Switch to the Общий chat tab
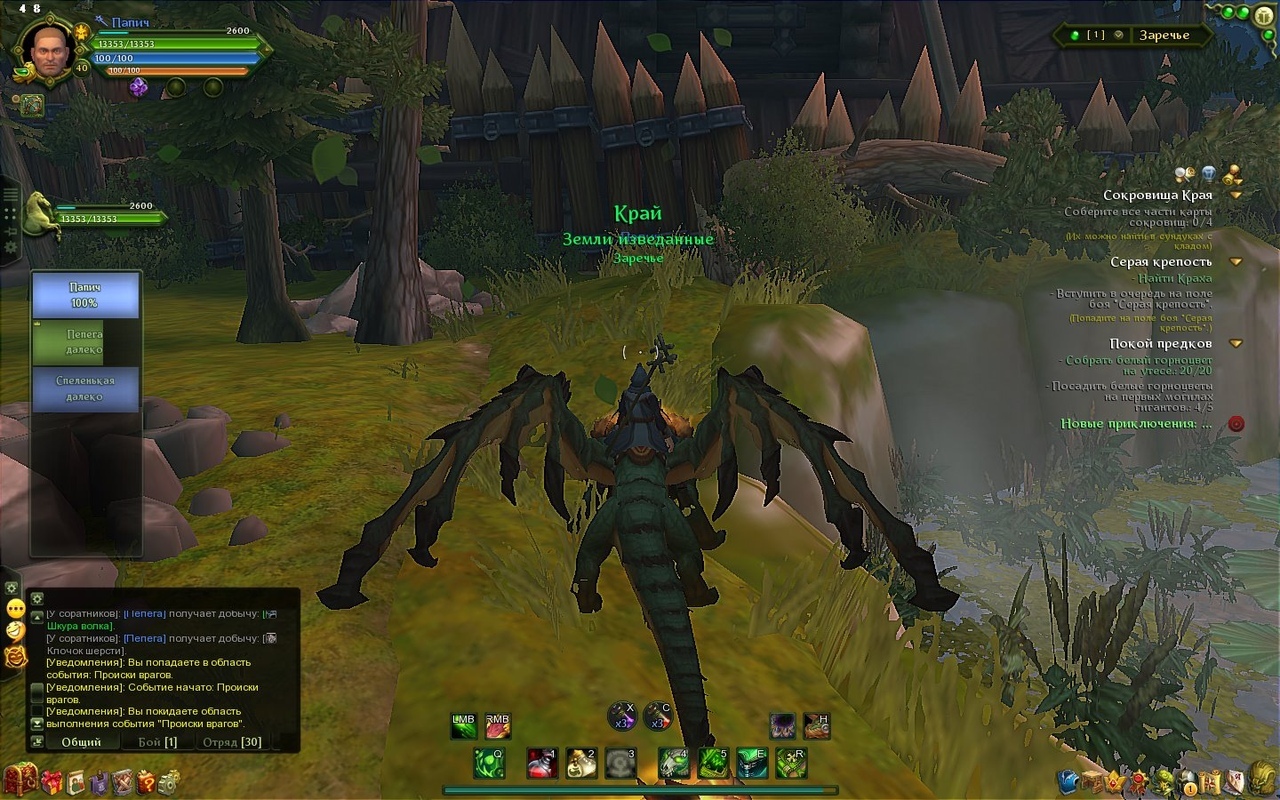Image resolution: width=1280 pixels, height=800 pixels. coord(81,742)
